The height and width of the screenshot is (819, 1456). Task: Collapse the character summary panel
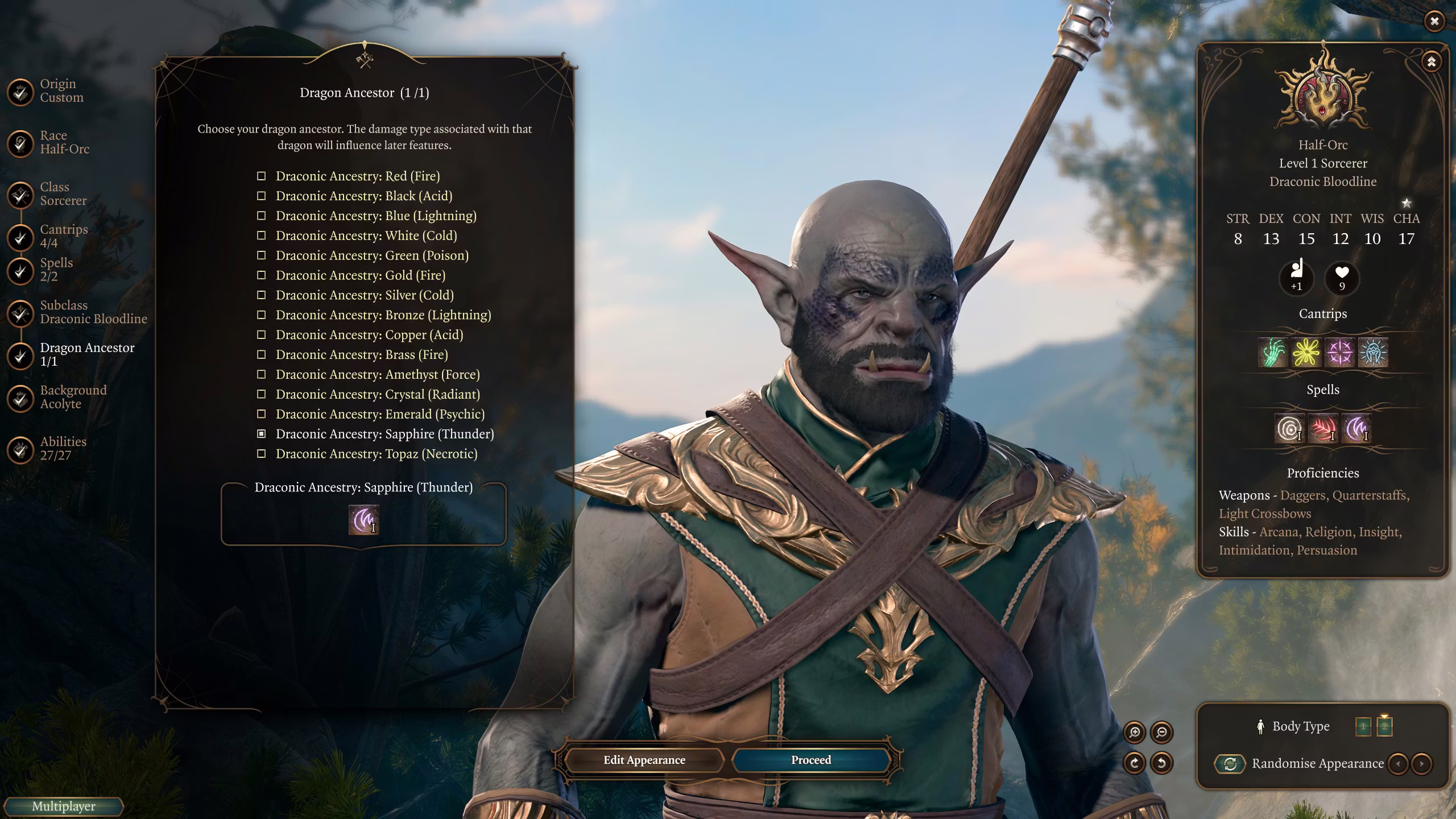(1431, 61)
